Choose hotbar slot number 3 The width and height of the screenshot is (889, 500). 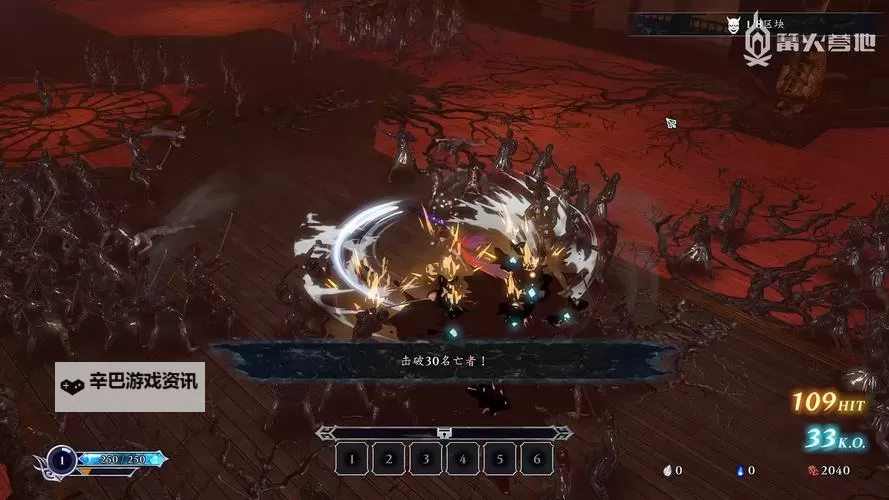pyautogui.click(x=425, y=459)
